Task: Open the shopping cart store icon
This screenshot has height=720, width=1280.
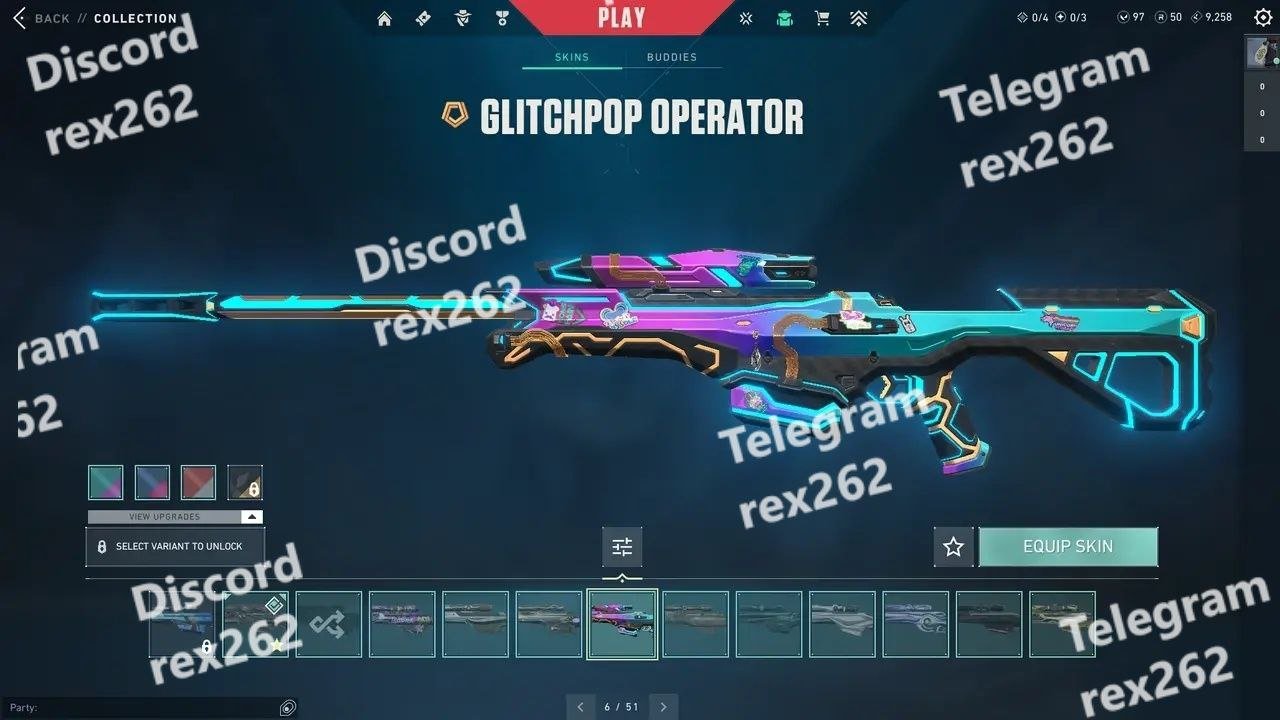Action: pyautogui.click(x=822, y=18)
